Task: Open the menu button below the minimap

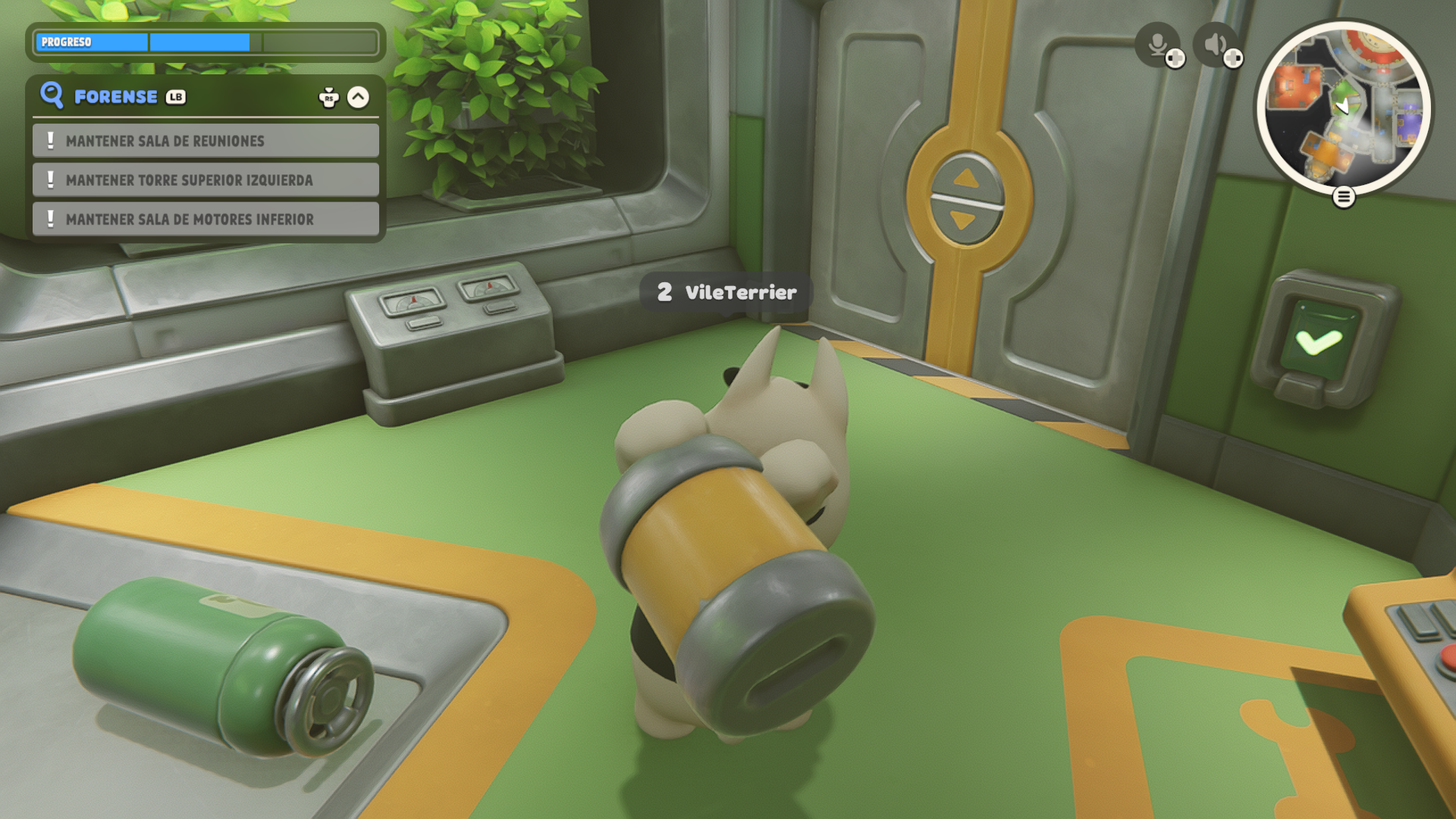Action: (1344, 197)
